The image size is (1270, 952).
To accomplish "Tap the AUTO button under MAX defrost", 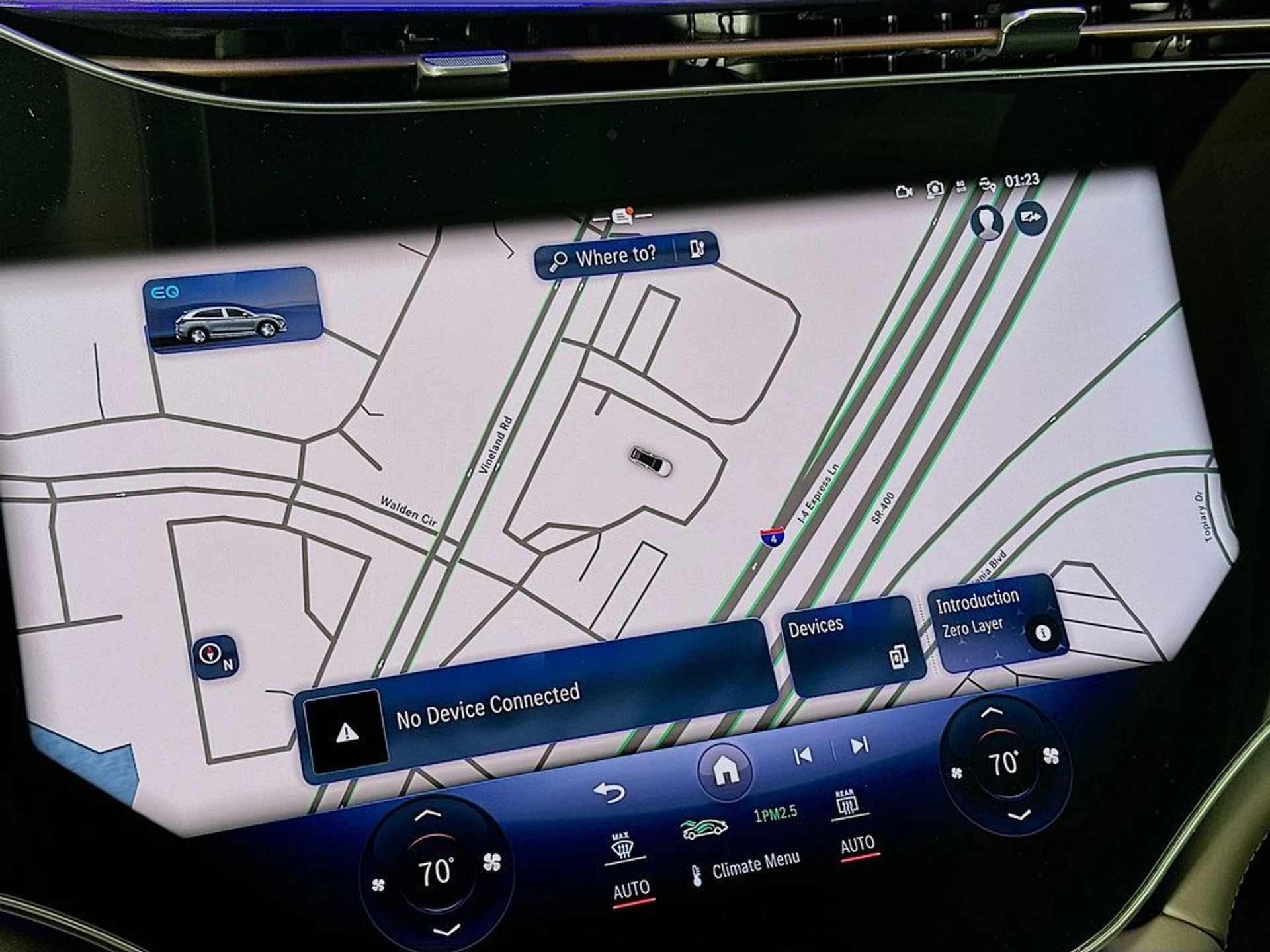I will pos(631,891).
